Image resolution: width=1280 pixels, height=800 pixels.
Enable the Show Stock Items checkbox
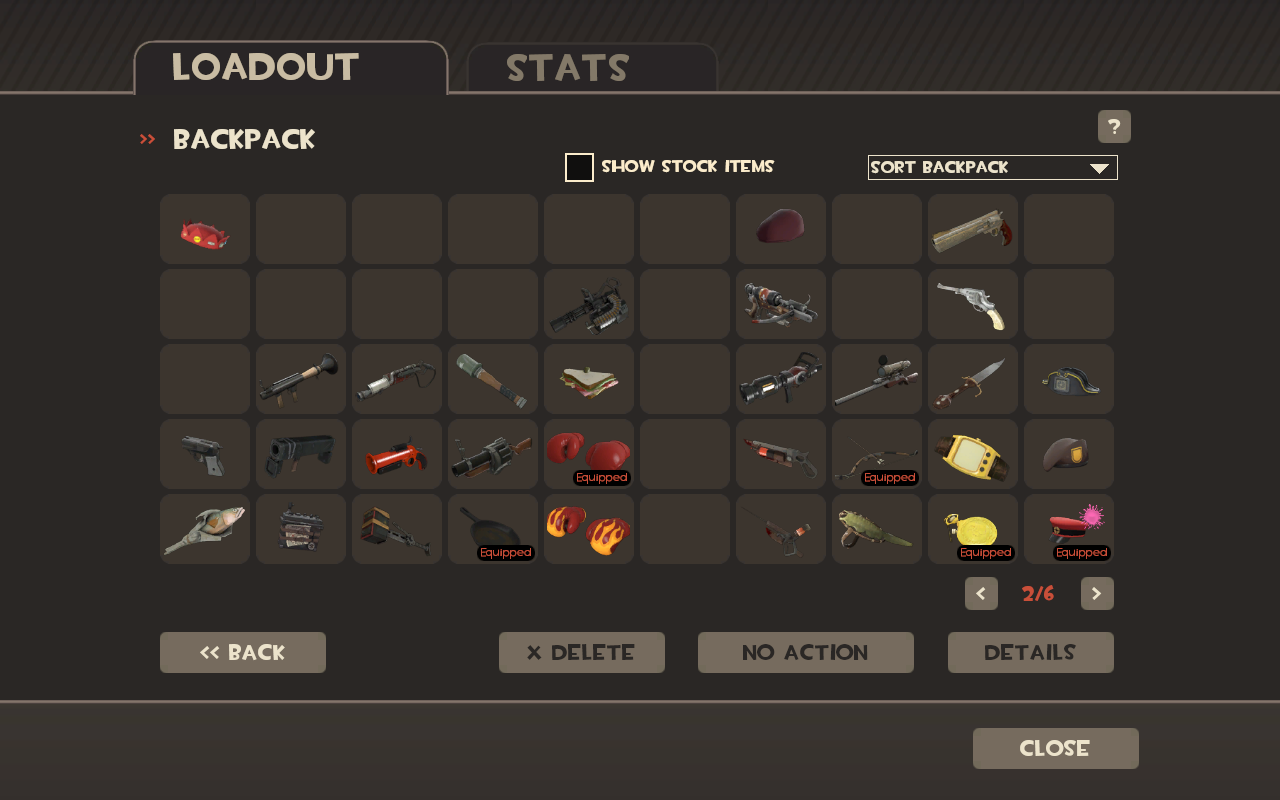579,167
